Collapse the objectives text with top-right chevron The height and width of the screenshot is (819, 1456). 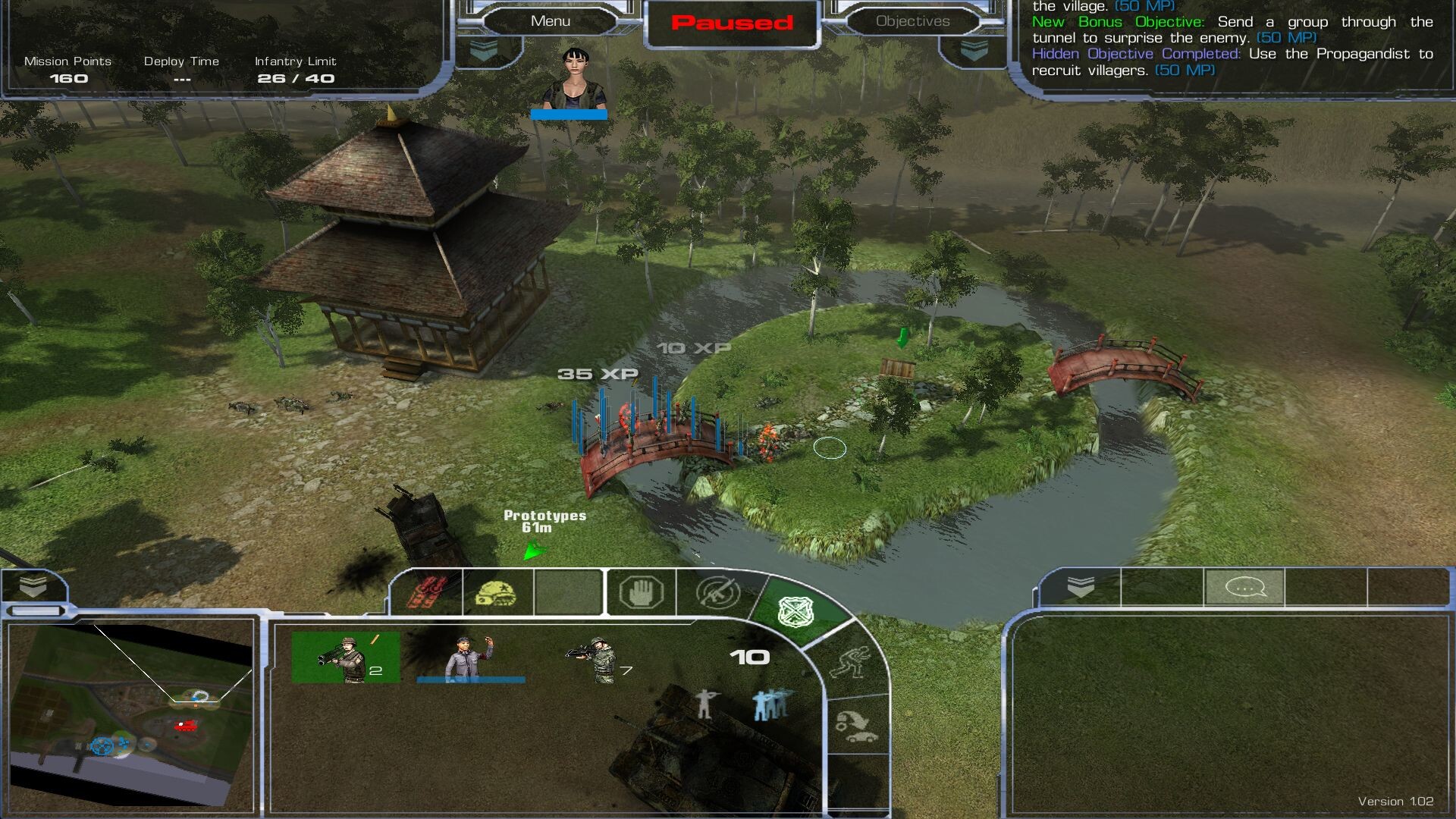coord(974,50)
